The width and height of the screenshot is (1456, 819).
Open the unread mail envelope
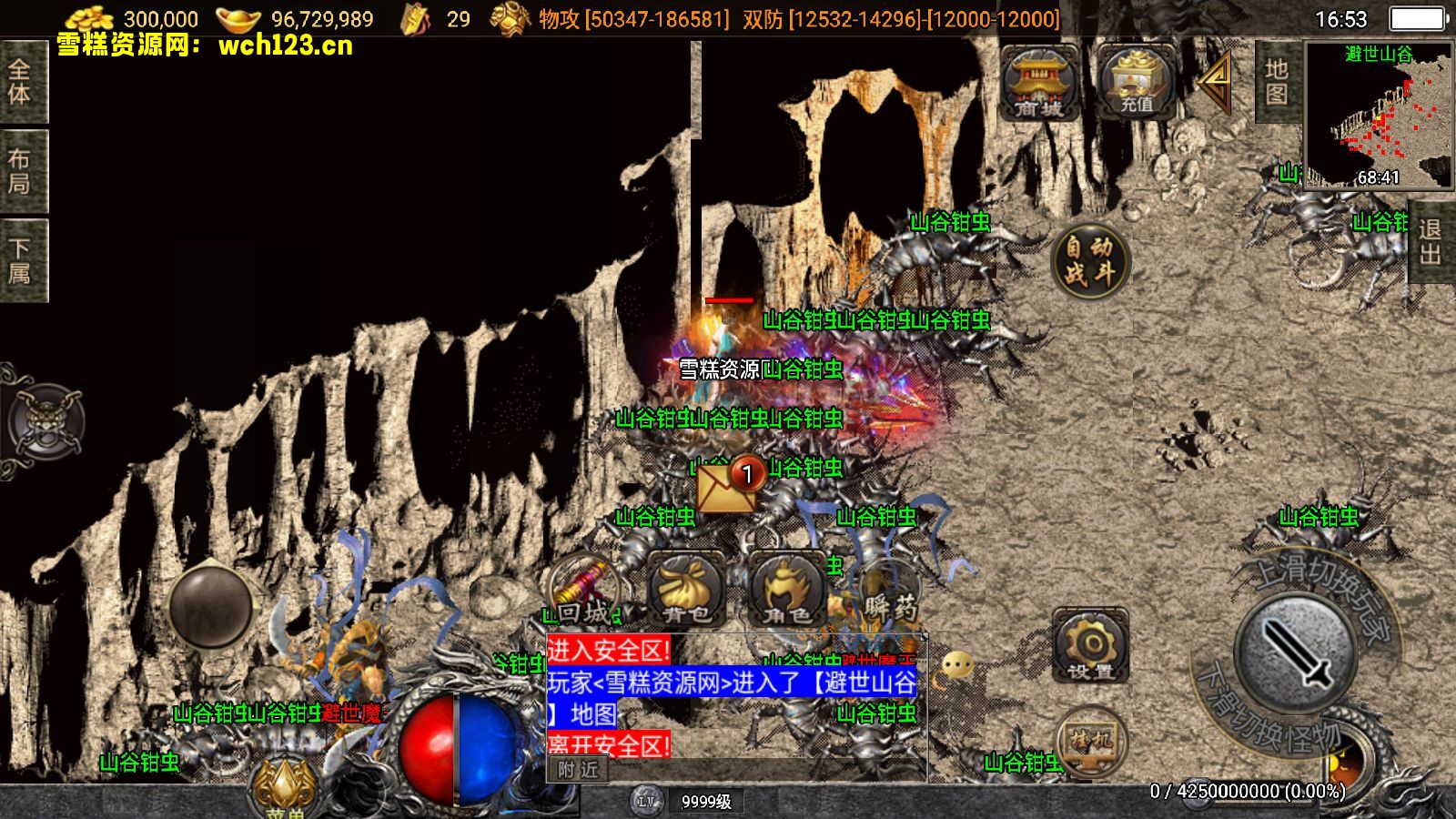[x=726, y=486]
